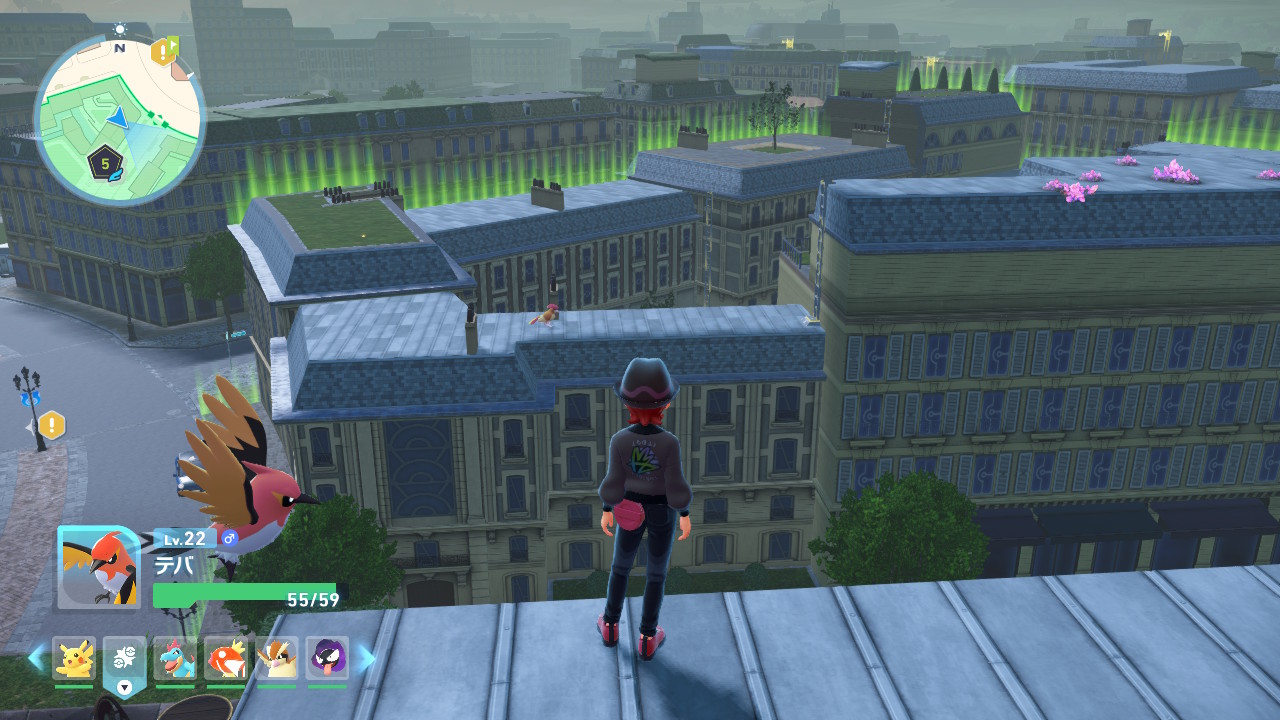Select Pikachu in the party bar
Screen dimensions: 1280x720
(x=73, y=658)
